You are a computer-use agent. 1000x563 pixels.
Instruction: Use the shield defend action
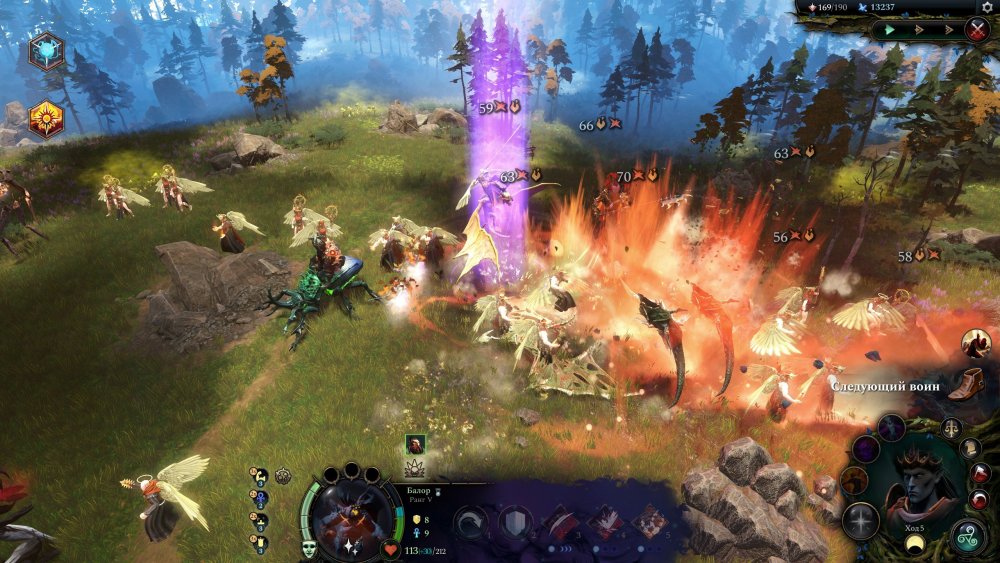[516, 522]
